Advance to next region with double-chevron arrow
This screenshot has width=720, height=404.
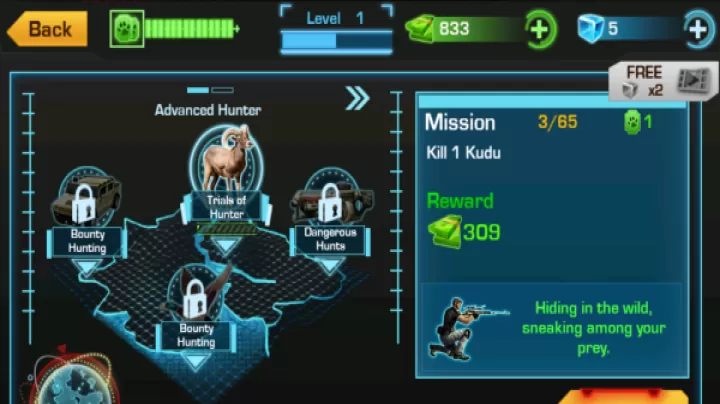point(357,97)
